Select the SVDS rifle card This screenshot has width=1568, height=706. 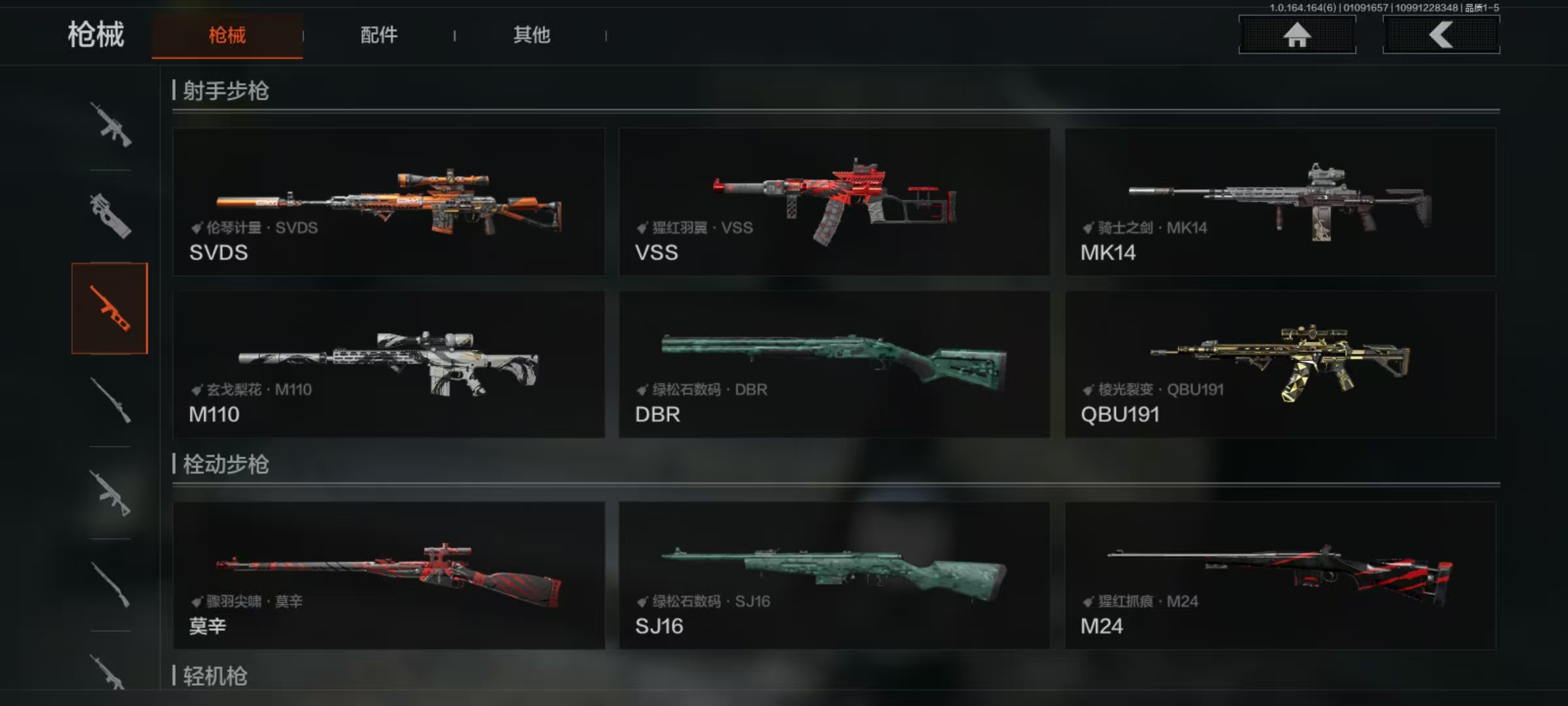[x=389, y=201]
